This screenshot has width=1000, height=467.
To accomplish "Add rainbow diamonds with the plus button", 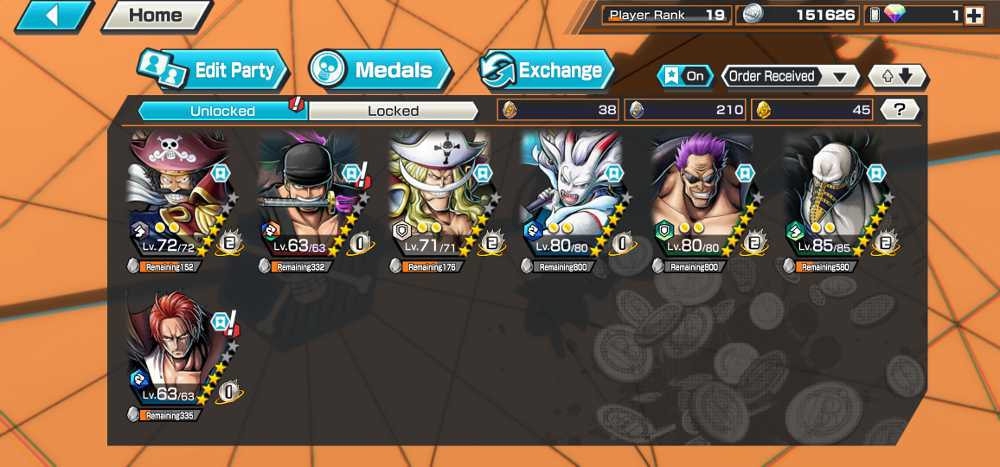I will 974,15.
